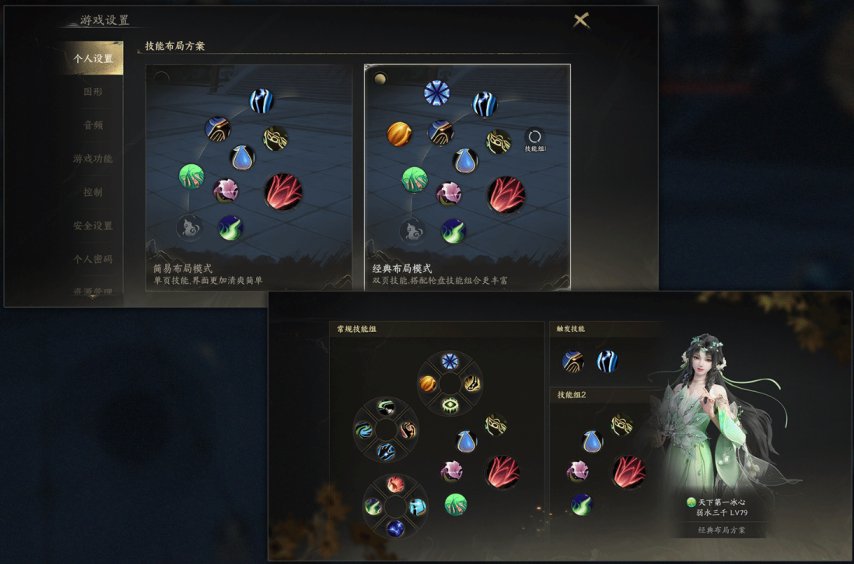Select the blue striped skill under 触发技能
The height and width of the screenshot is (564, 854).
(607, 361)
